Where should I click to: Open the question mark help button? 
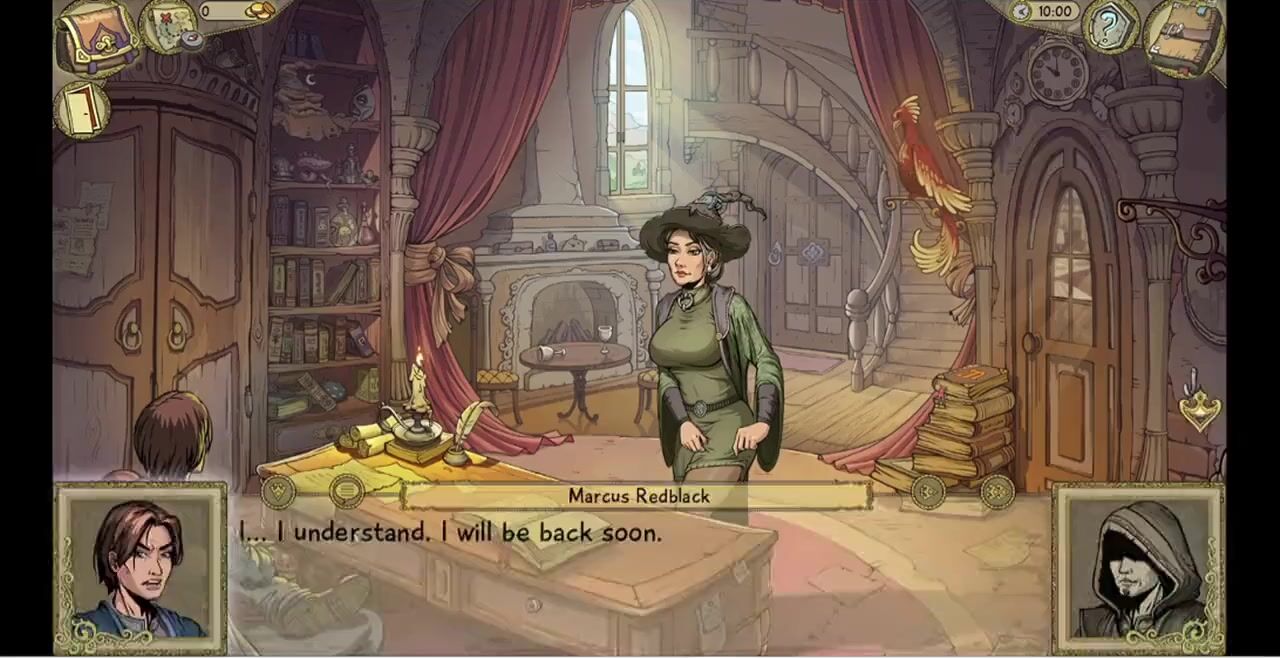click(x=1111, y=27)
